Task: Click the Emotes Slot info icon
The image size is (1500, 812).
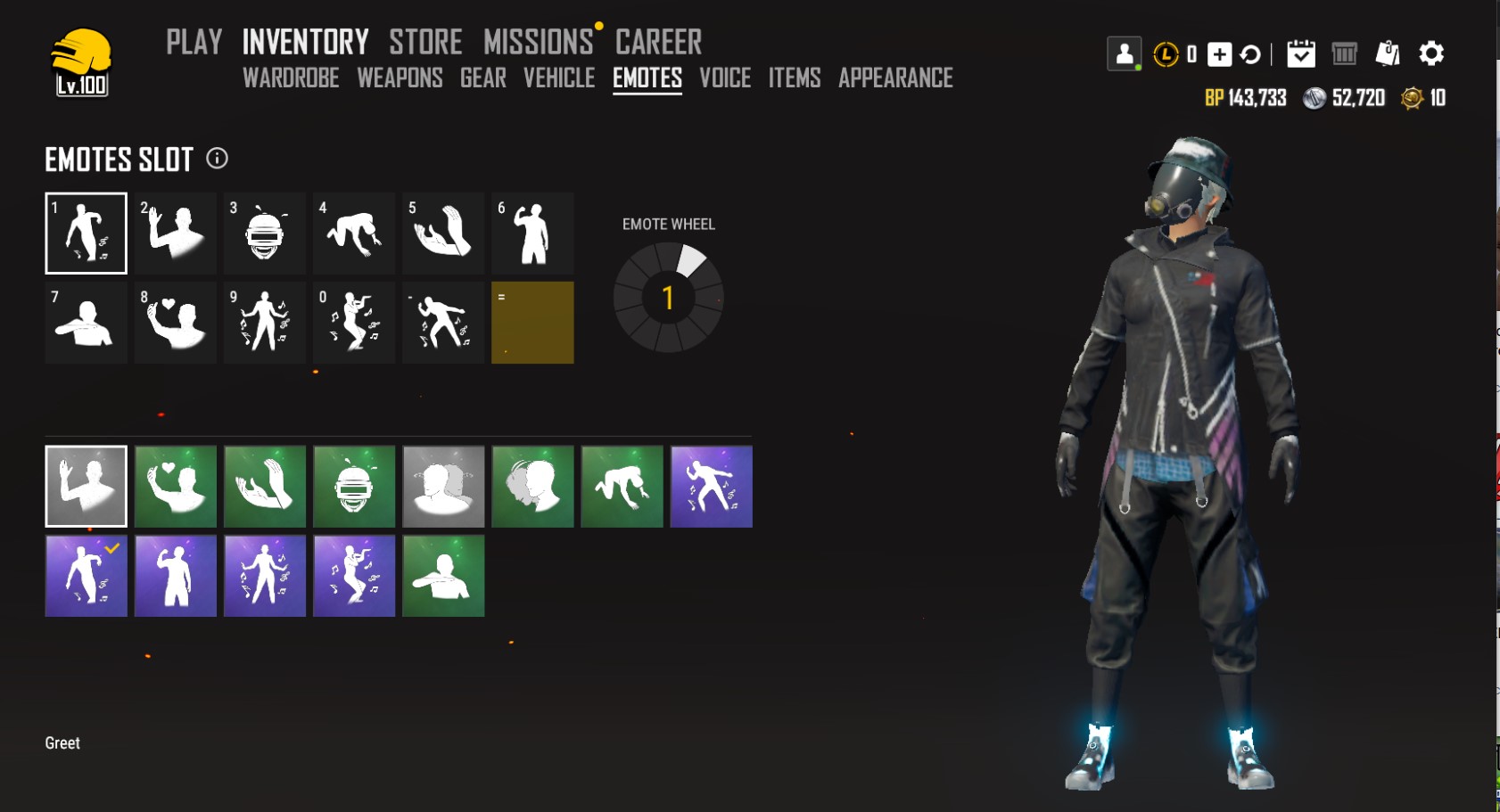Action: pos(217,159)
